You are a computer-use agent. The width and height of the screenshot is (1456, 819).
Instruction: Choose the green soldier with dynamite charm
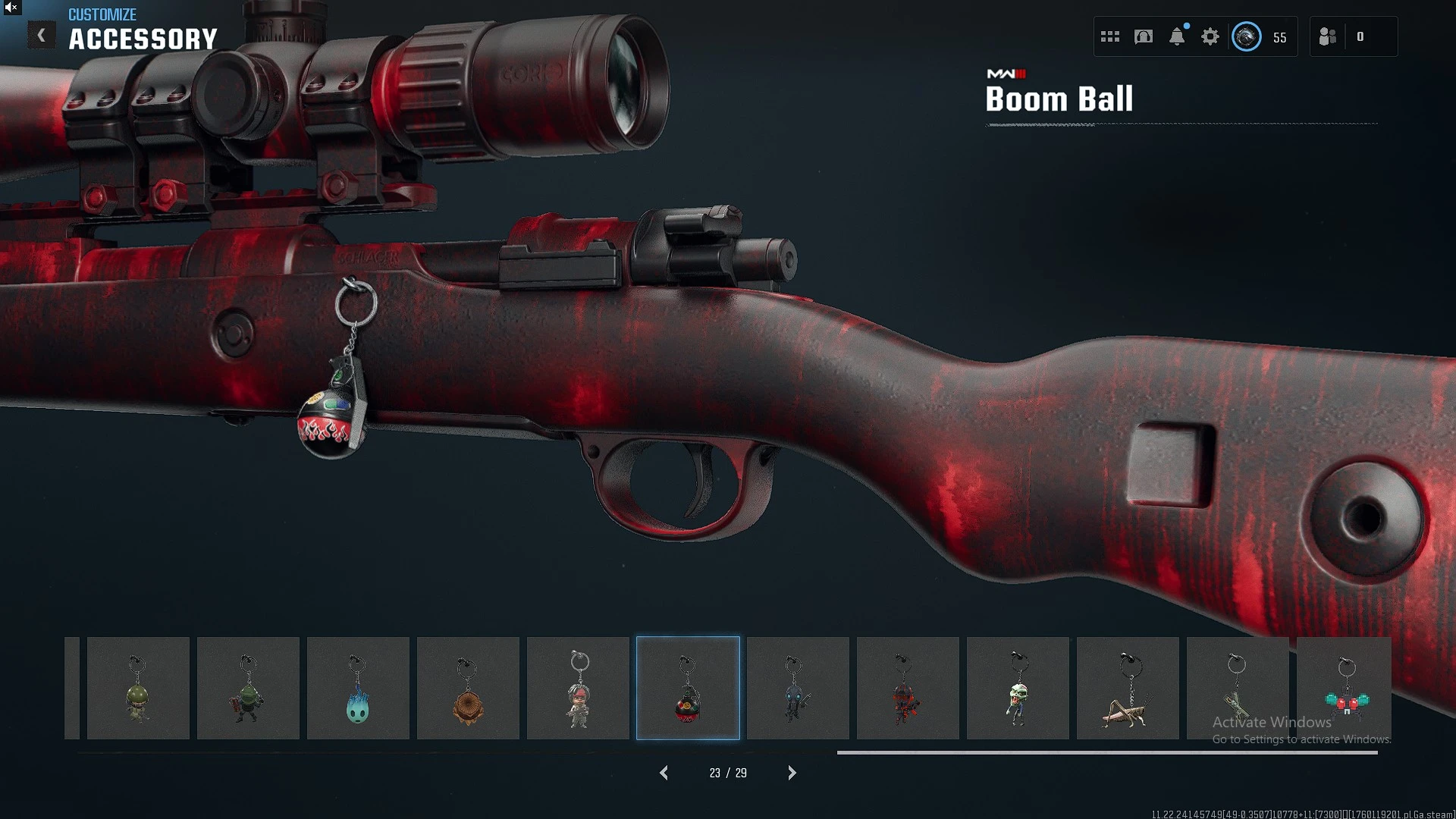(248, 688)
